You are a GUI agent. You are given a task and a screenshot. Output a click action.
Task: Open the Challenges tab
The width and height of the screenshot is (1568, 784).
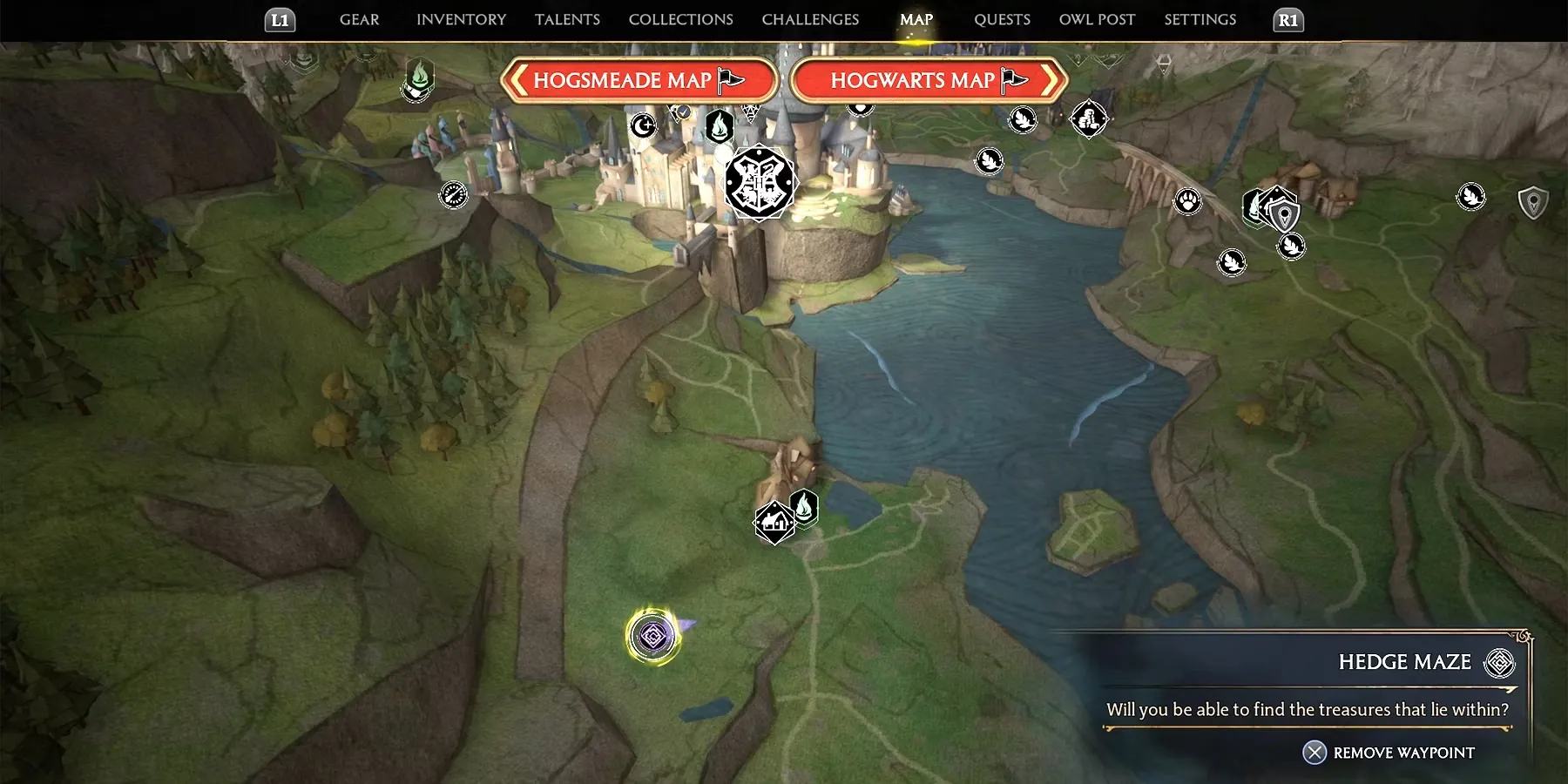pyautogui.click(x=810, y=19)
